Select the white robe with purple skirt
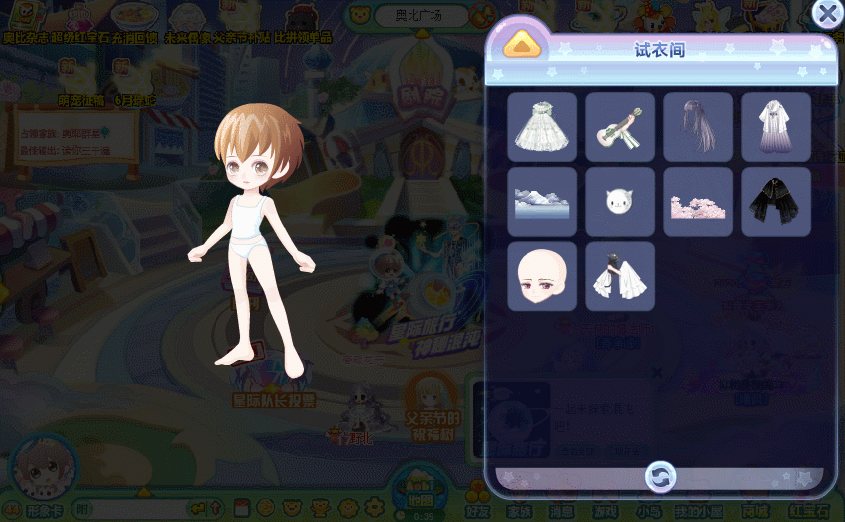 (x=776, y=127)
